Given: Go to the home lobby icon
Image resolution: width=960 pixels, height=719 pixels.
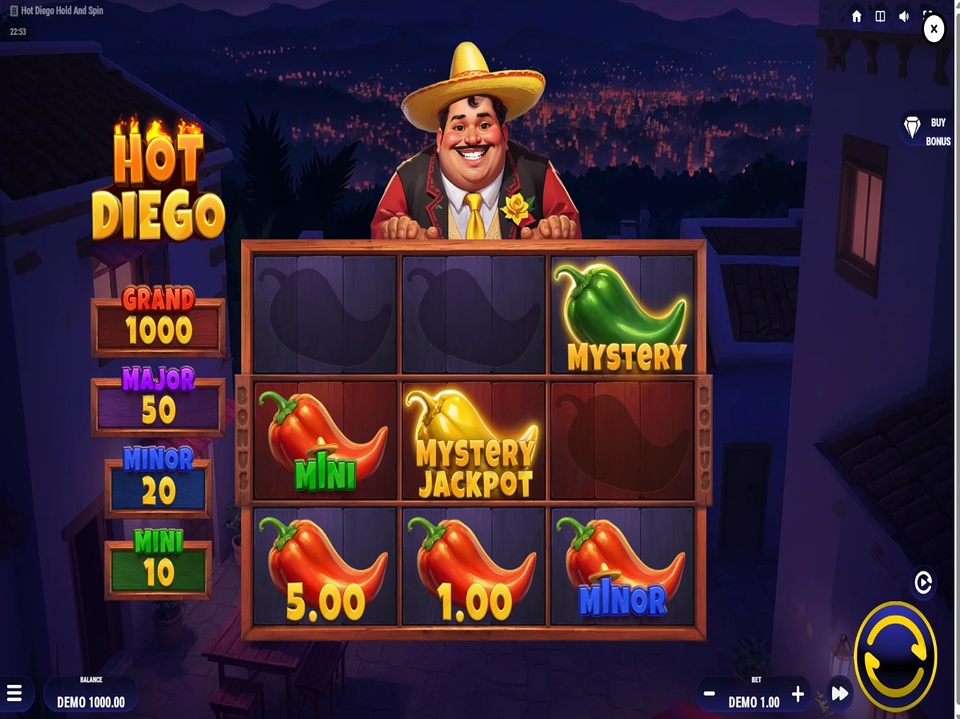Looking at the screenshot, I should pos(857,16).
